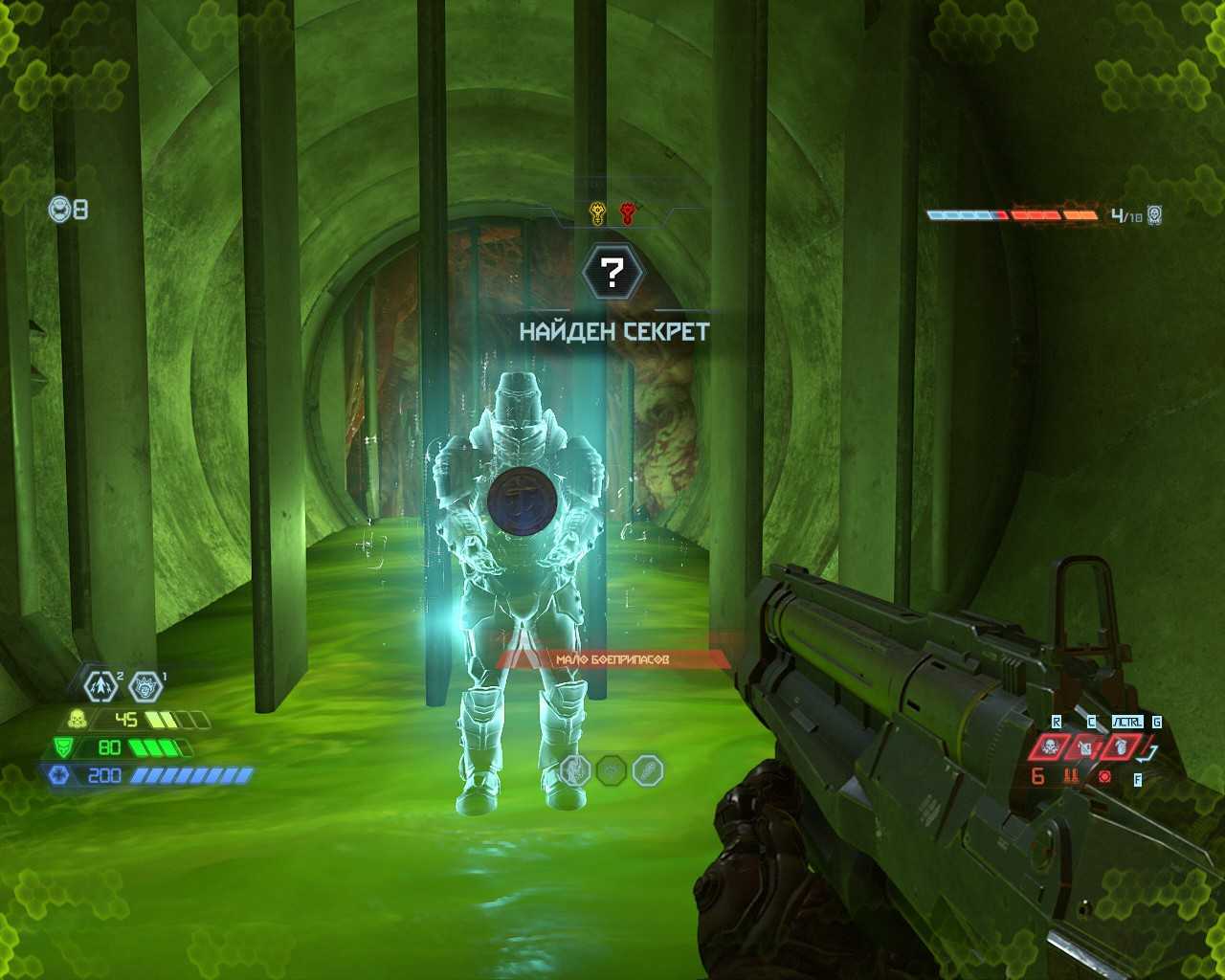Activate the dash charges icon
Image resolution: width=1225 pixels, height=980 pixels.
click(100, 685)
